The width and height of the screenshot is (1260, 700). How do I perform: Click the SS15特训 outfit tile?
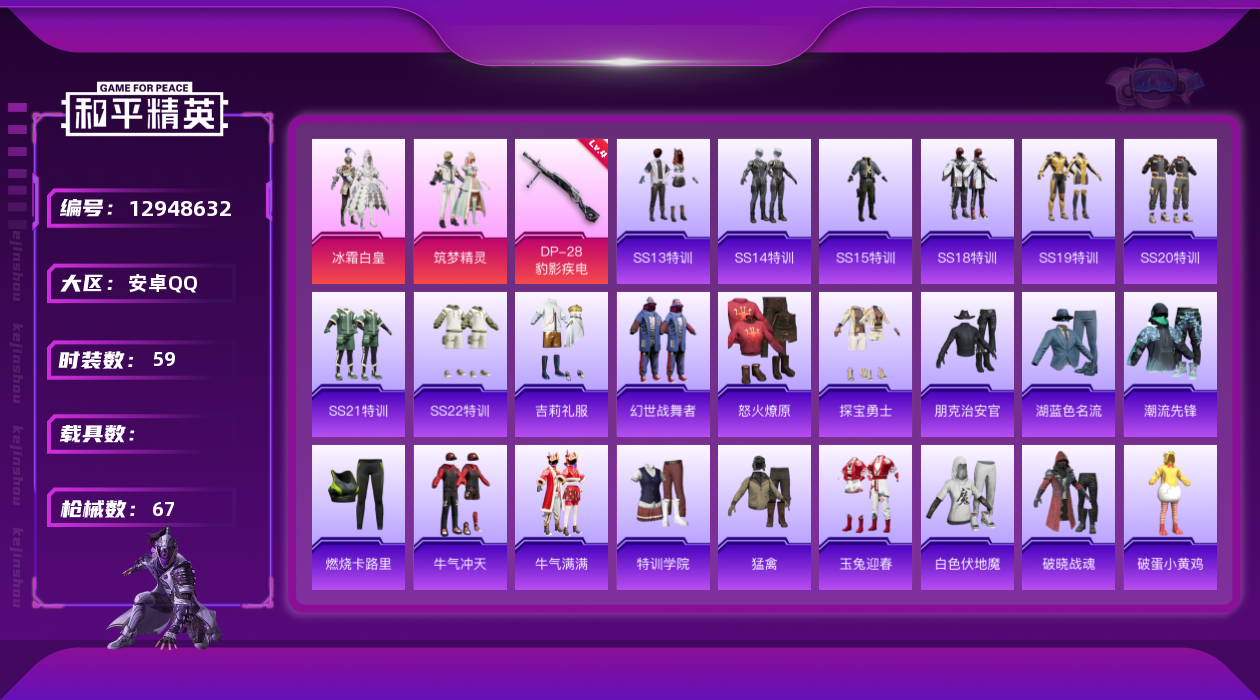click(x=865, y=210)
